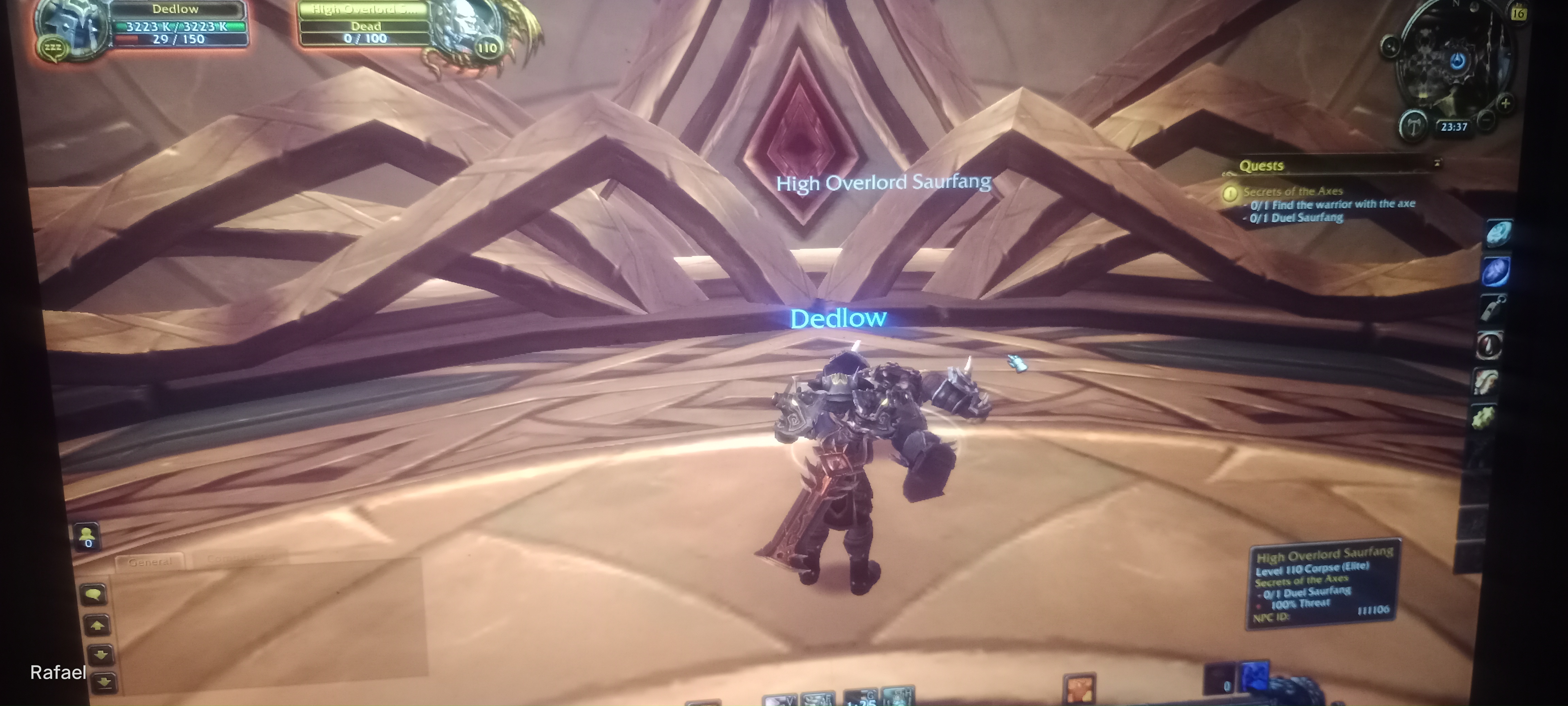
Task: Switch to the General chat tab
Action: [150, 561]
